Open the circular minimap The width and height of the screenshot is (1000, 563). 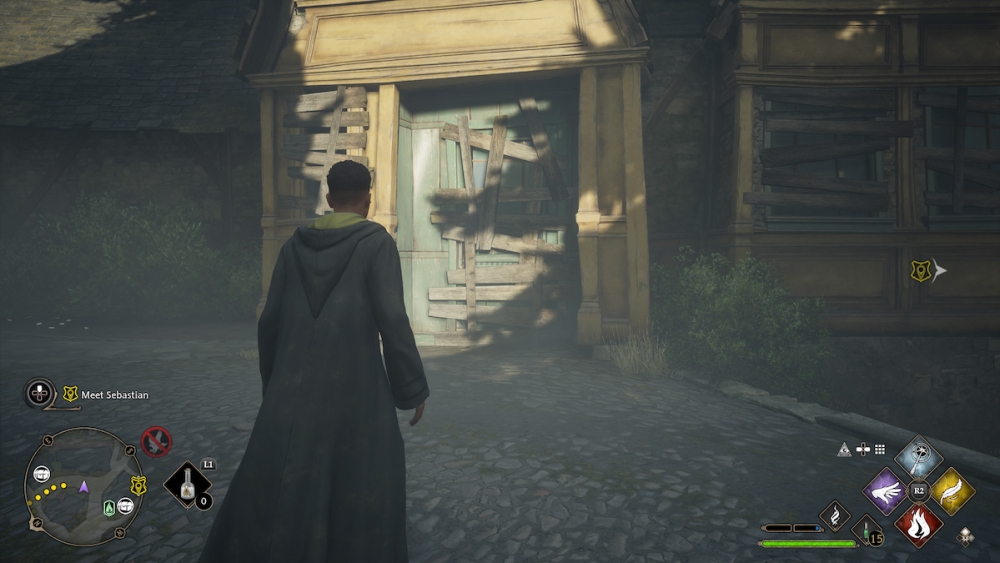coord(84,486)
